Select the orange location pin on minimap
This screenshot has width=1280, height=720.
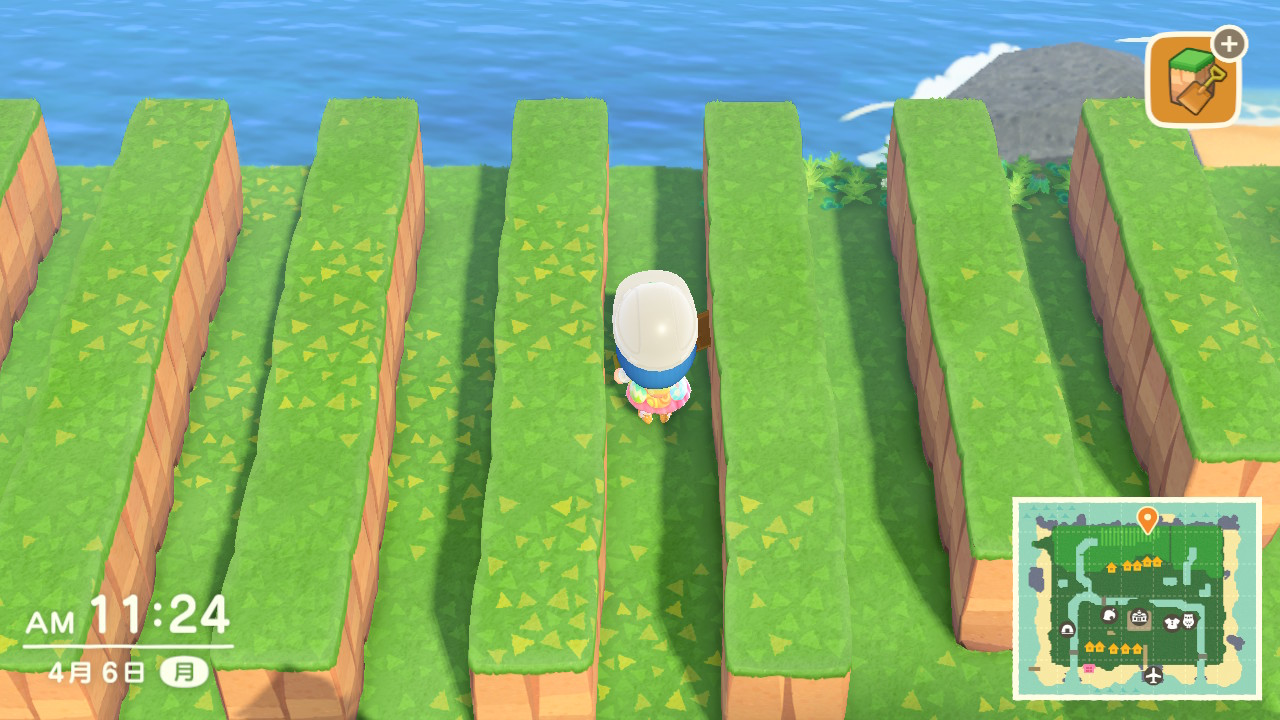(x=1147, y=519)
